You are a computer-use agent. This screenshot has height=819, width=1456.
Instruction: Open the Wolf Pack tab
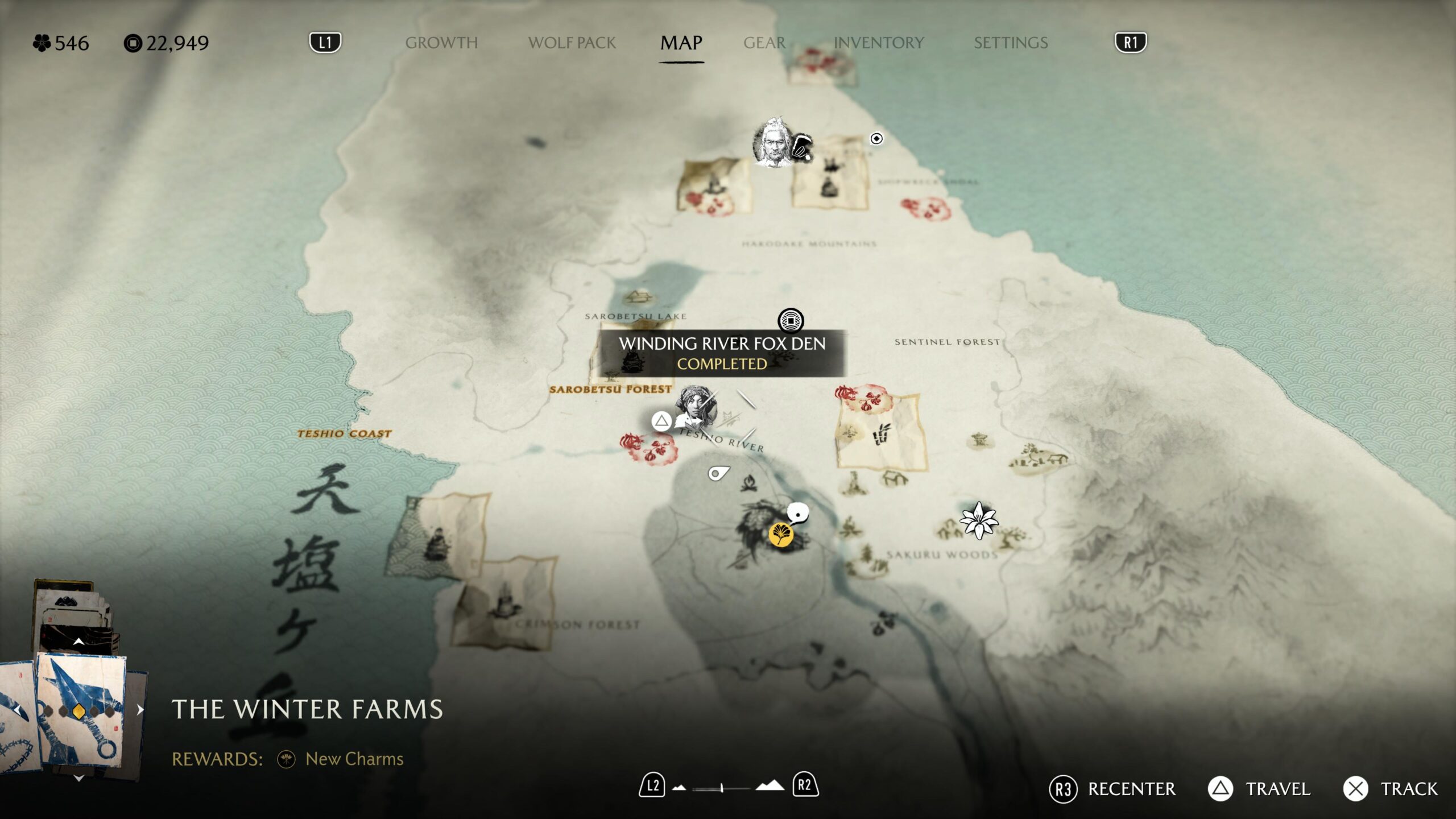(x=572, y=43)
